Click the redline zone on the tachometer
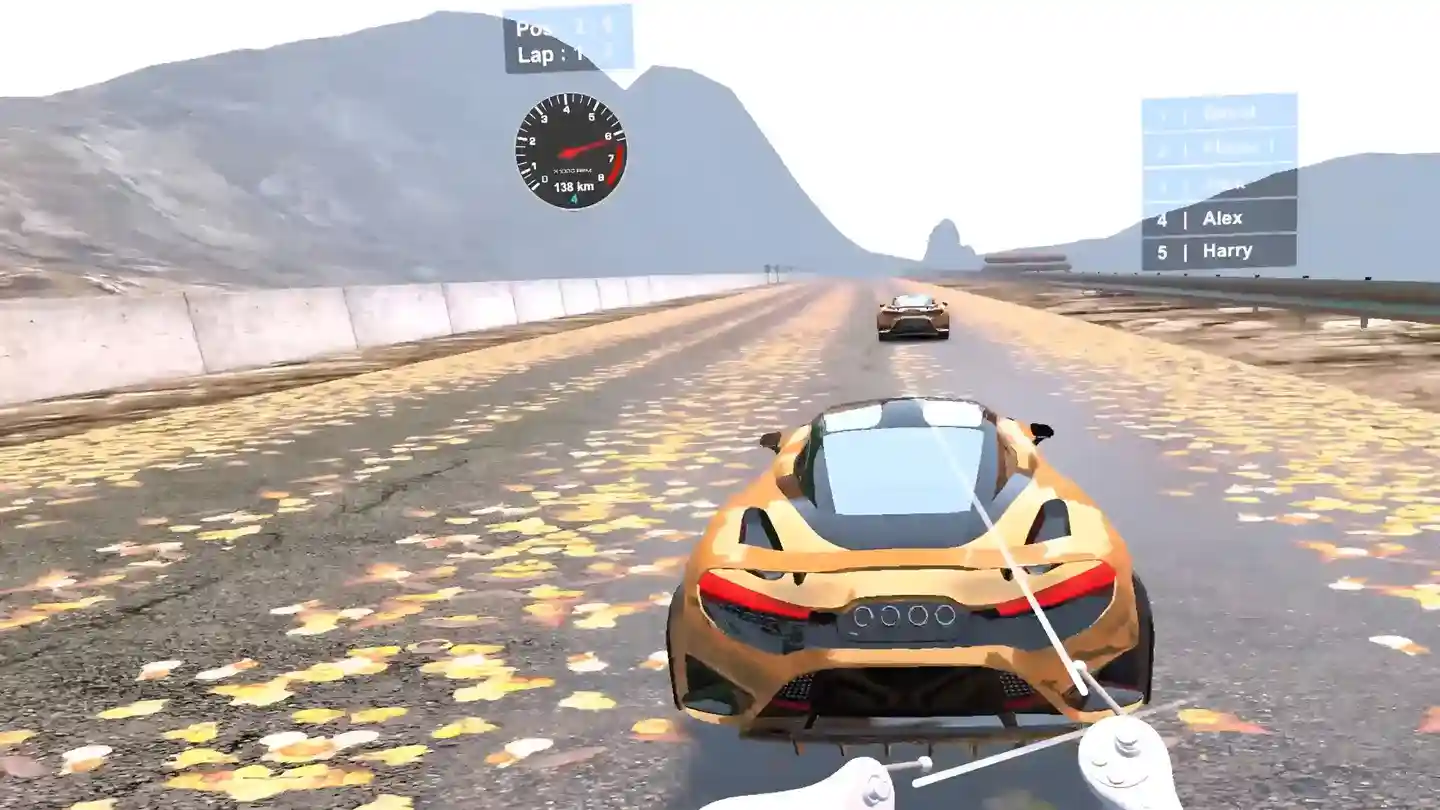This screenshot has height=810, width=1440. (x=617, y=165)
